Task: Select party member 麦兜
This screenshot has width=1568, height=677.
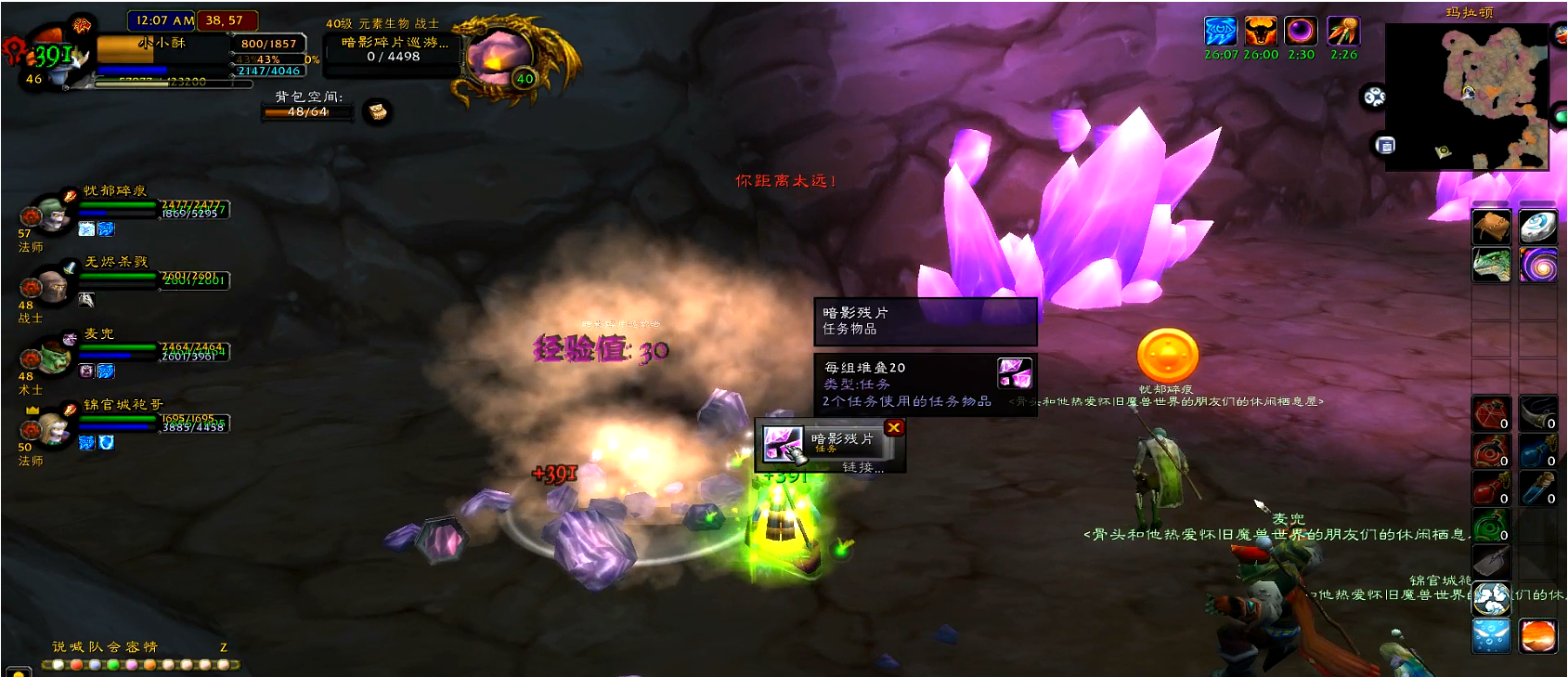Action: [53, 358]
